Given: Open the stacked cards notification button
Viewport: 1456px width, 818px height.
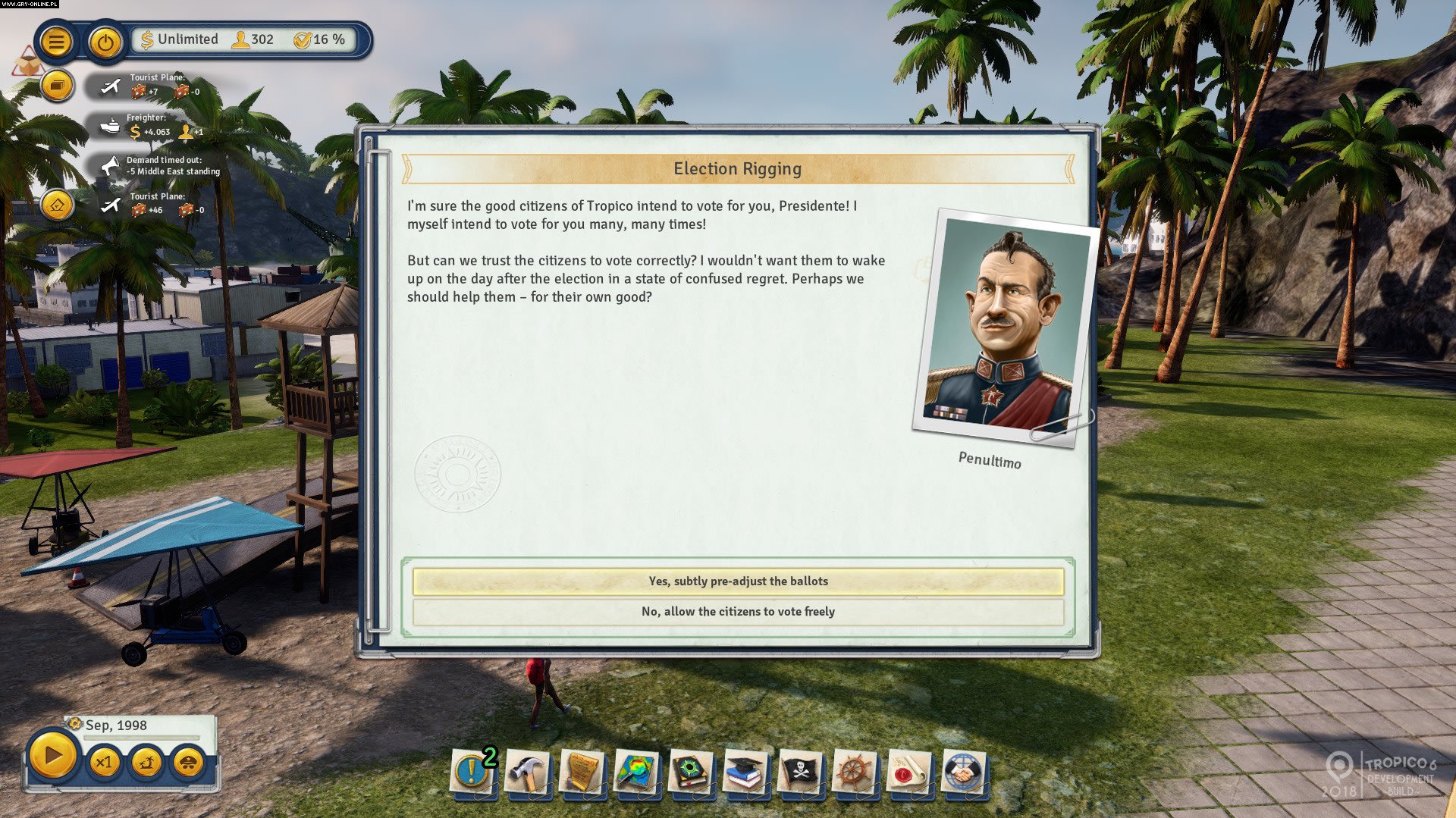Looking at the screenshot, I should click(x=56, y=85).
